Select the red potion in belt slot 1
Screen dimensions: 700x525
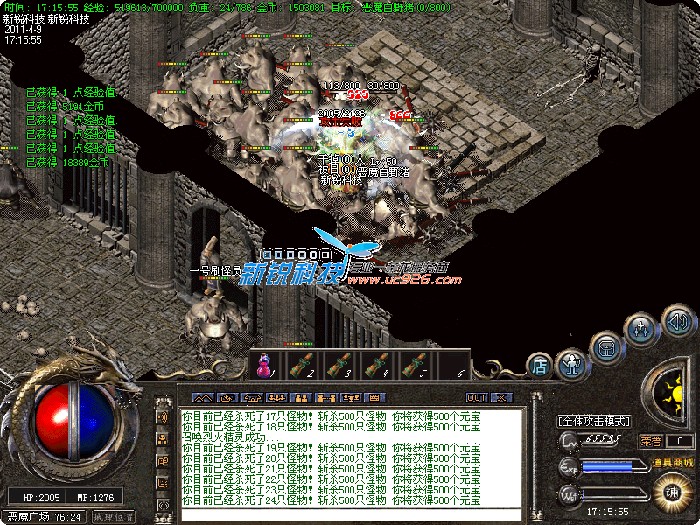click(265, 367)
